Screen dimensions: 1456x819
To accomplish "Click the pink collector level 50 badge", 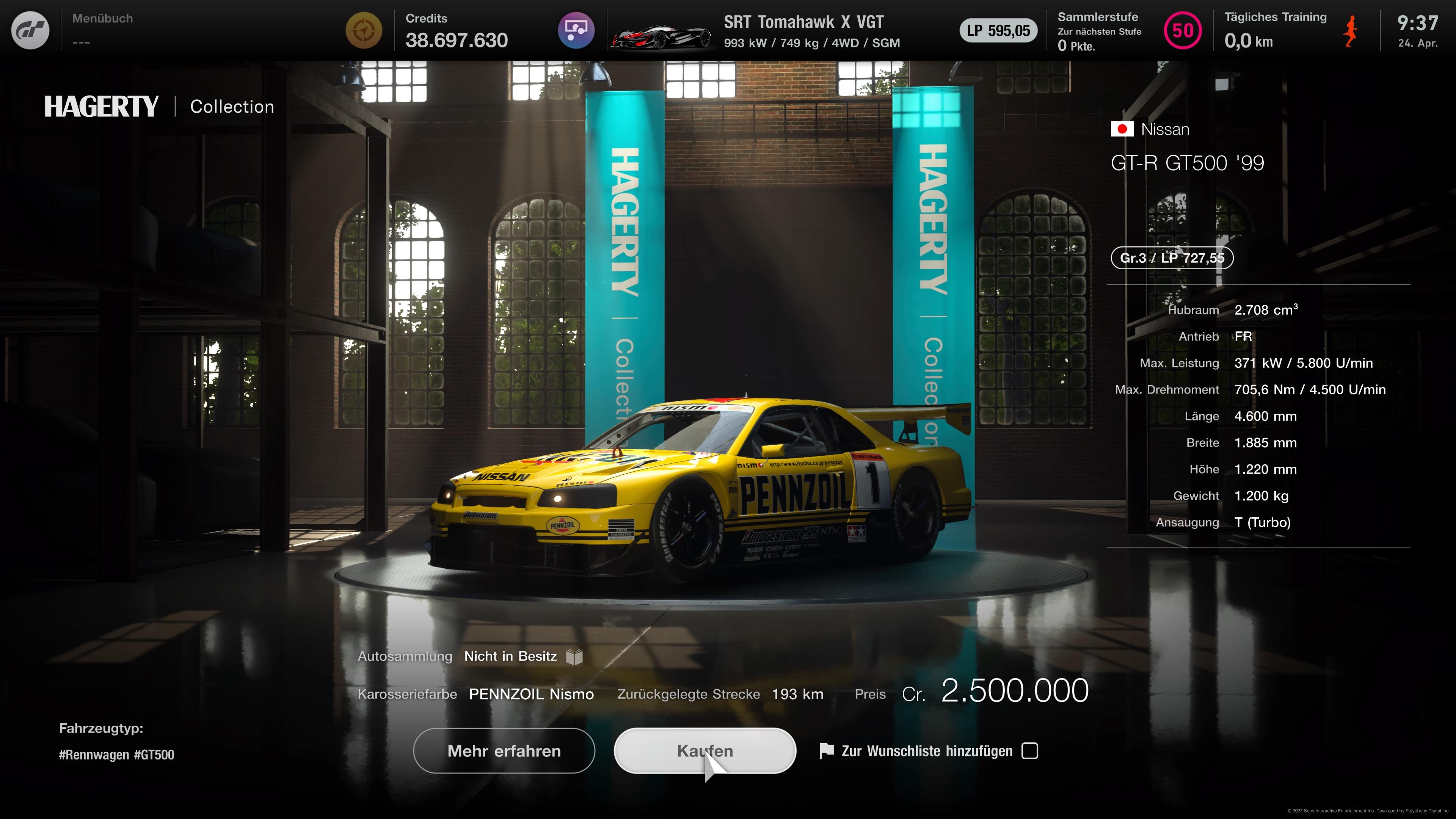I will [1183, 30].
